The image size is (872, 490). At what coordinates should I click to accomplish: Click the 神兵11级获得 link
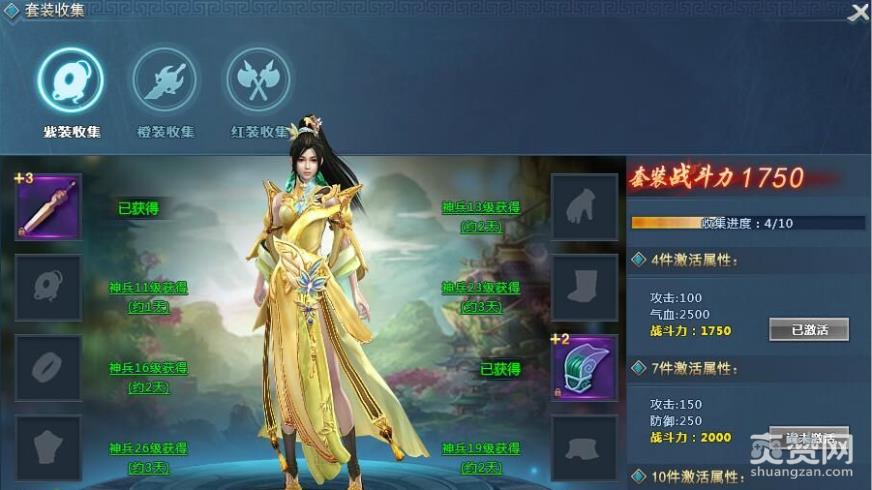148,288
